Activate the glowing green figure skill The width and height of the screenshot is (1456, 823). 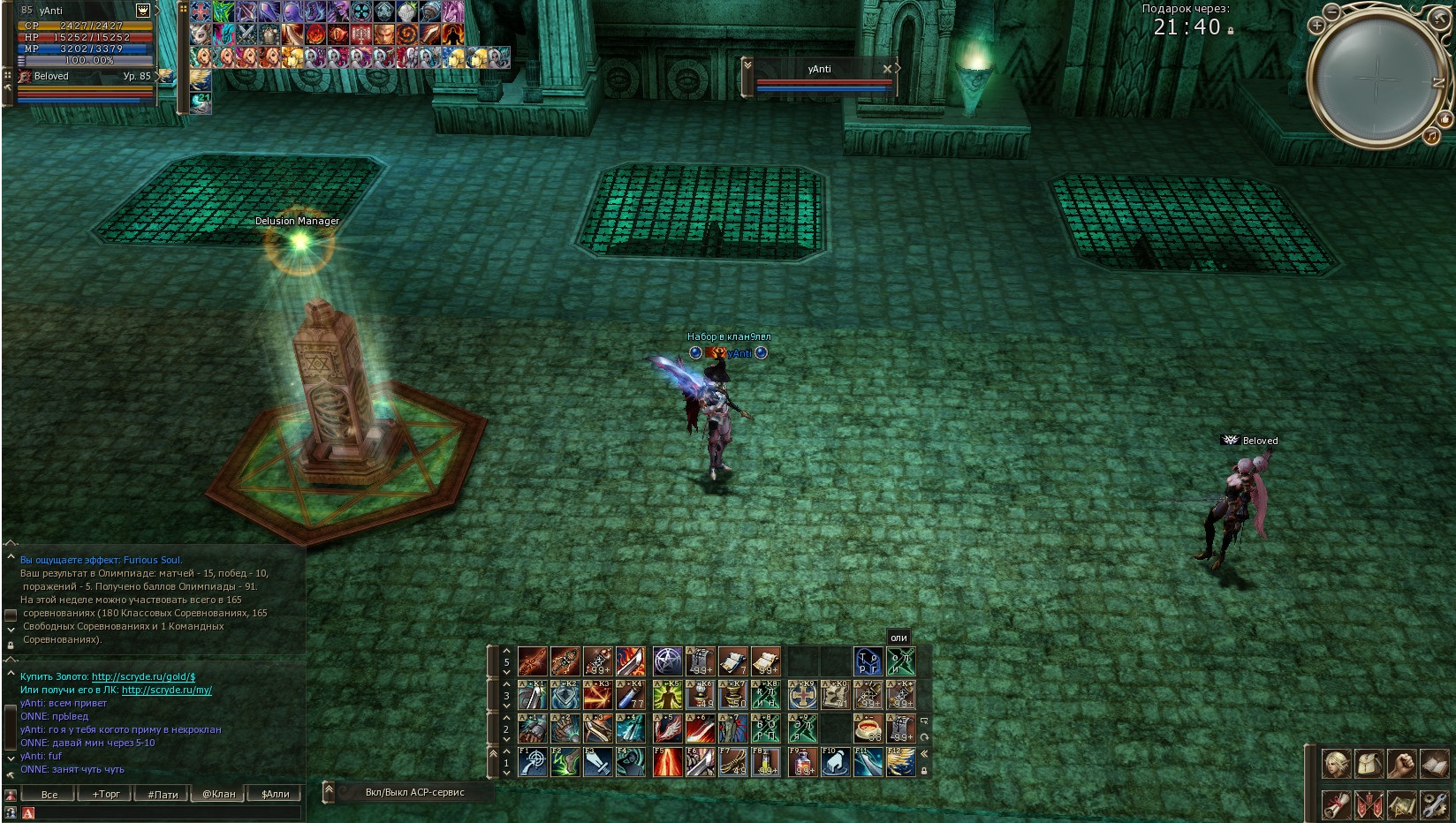pyautogui.click(x=667, y=695)
